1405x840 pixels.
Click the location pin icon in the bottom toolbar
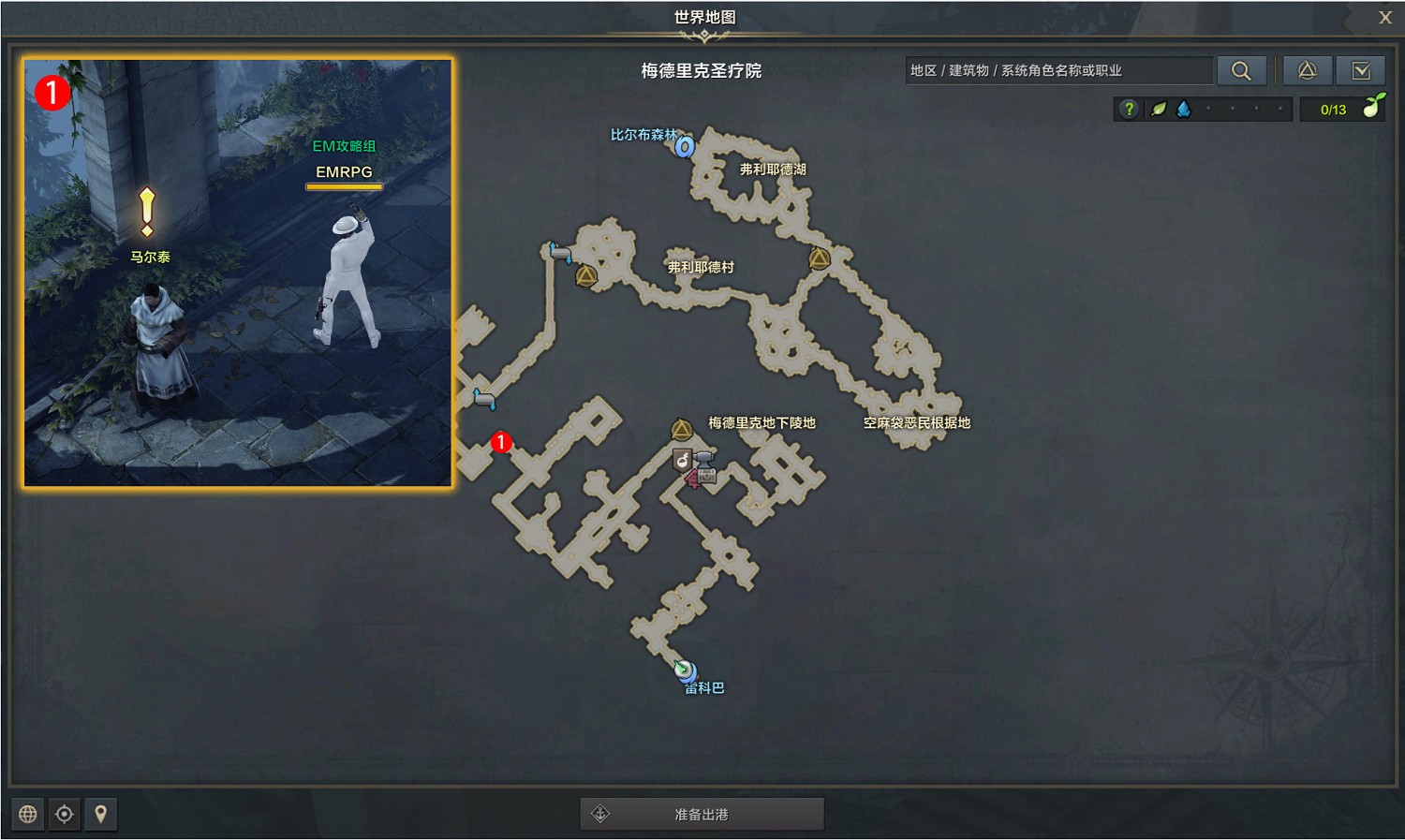[x=100, y=814]
